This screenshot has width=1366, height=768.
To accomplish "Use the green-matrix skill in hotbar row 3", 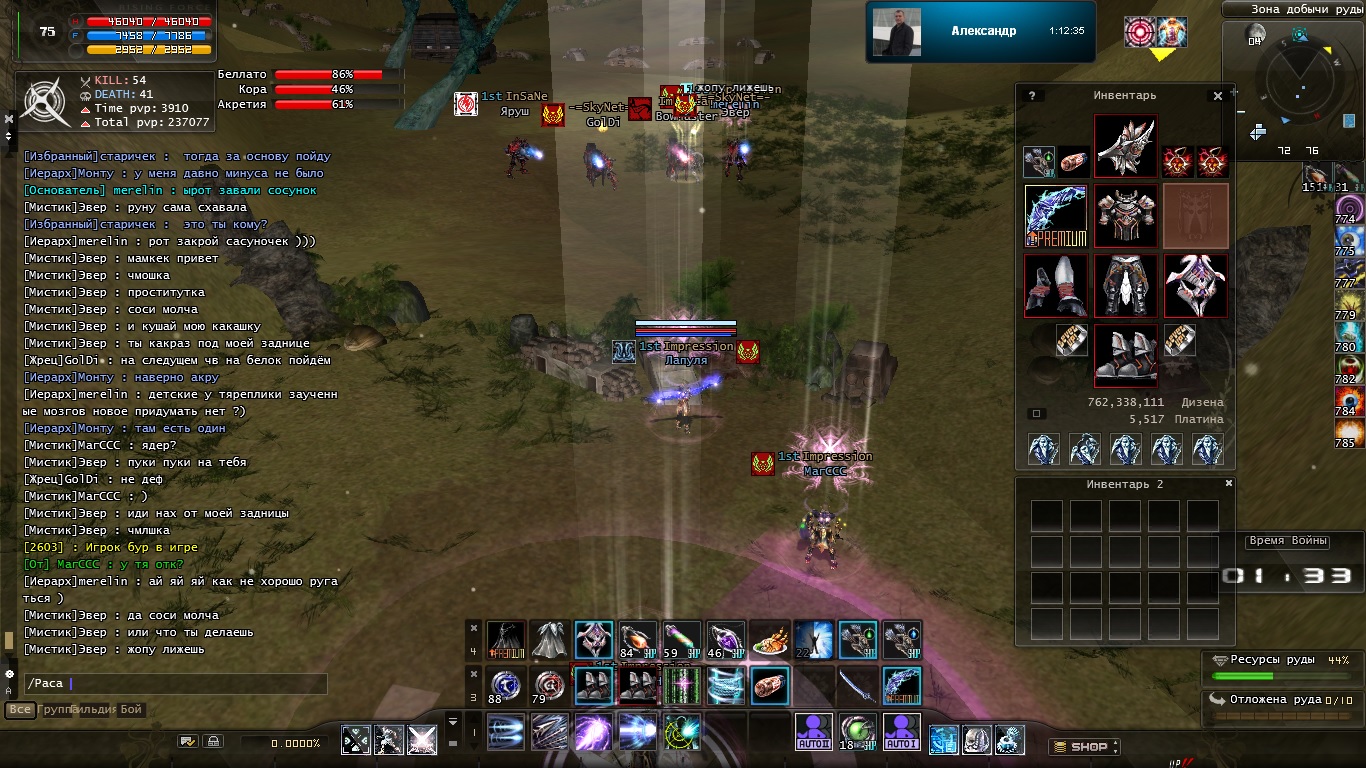I will tap(681, 686).
